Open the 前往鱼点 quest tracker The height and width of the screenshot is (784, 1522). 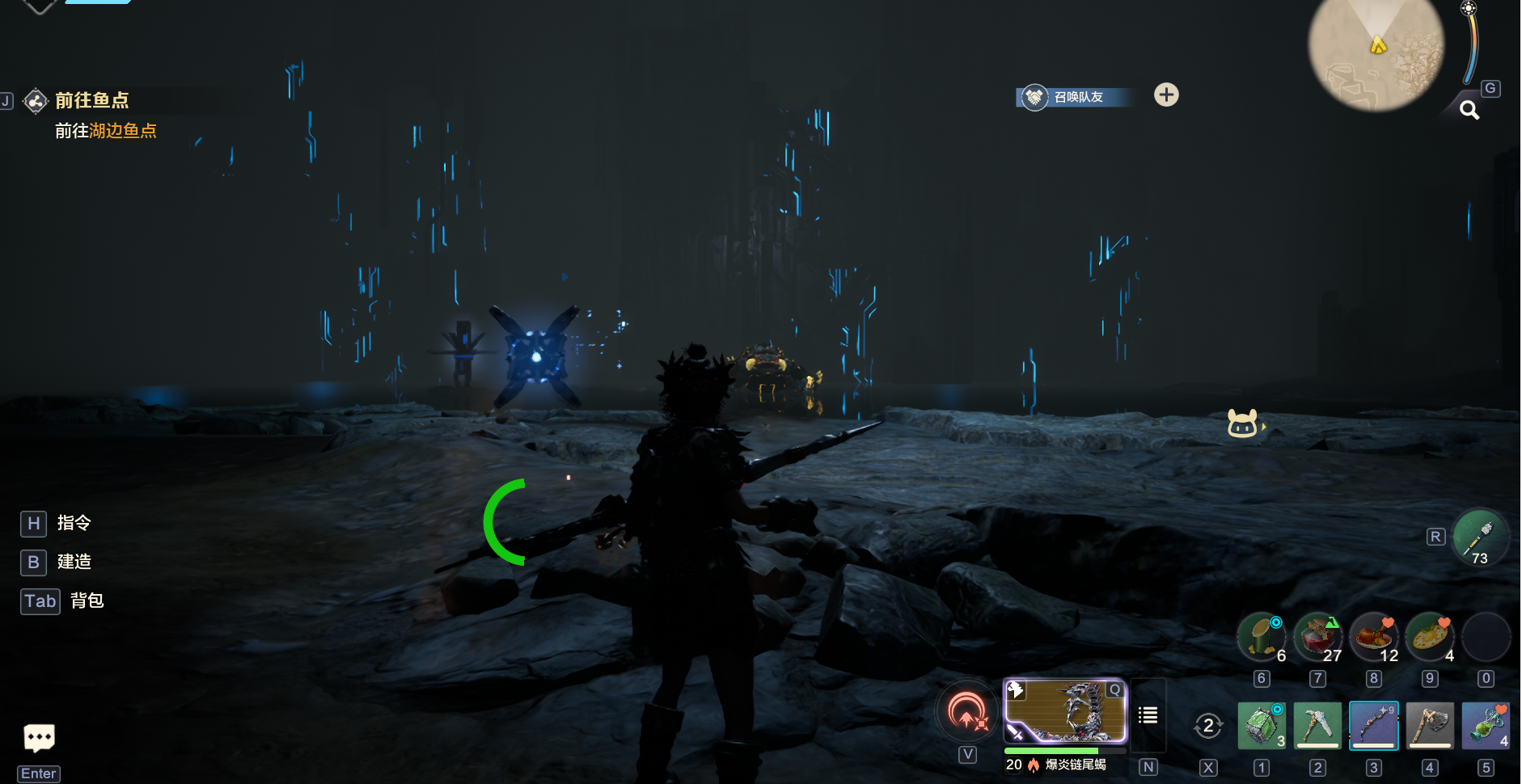(x=91, y=100)
